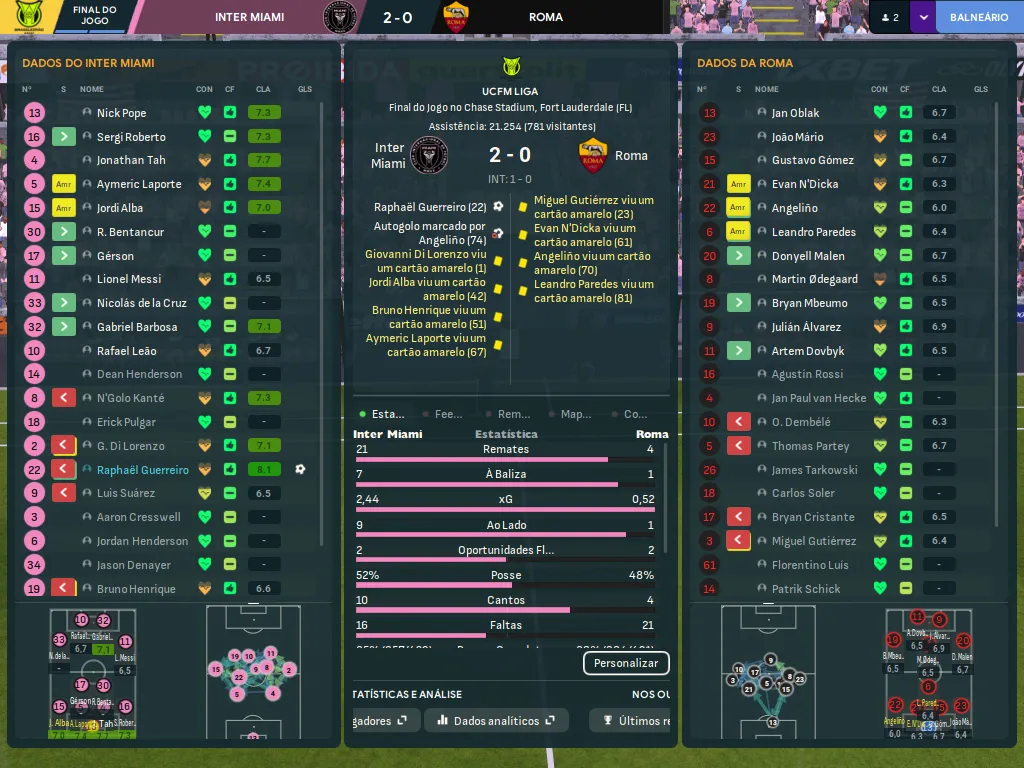Select Raphaël Guerreiro's player row
Screen dimensions: 1024x768
point(142,470)
